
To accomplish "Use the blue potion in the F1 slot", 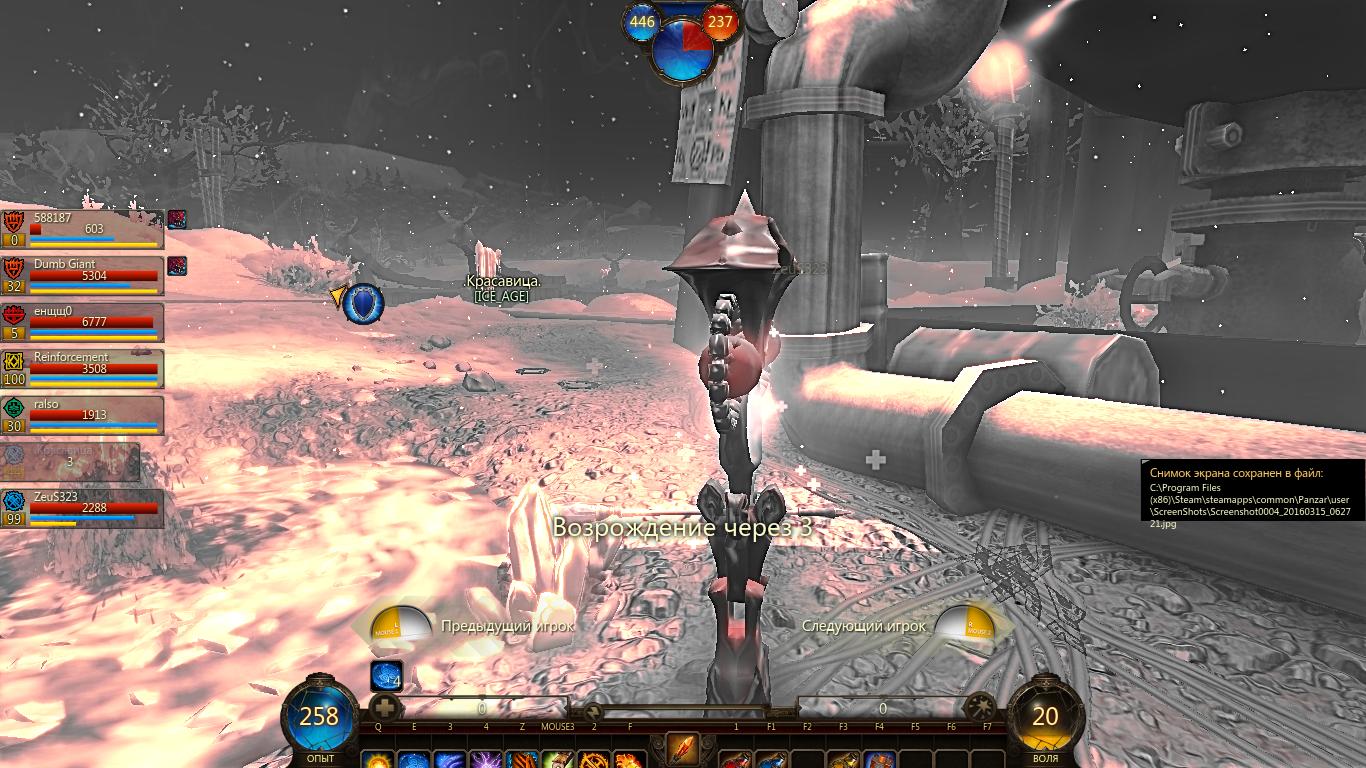I will click(771, 760).
